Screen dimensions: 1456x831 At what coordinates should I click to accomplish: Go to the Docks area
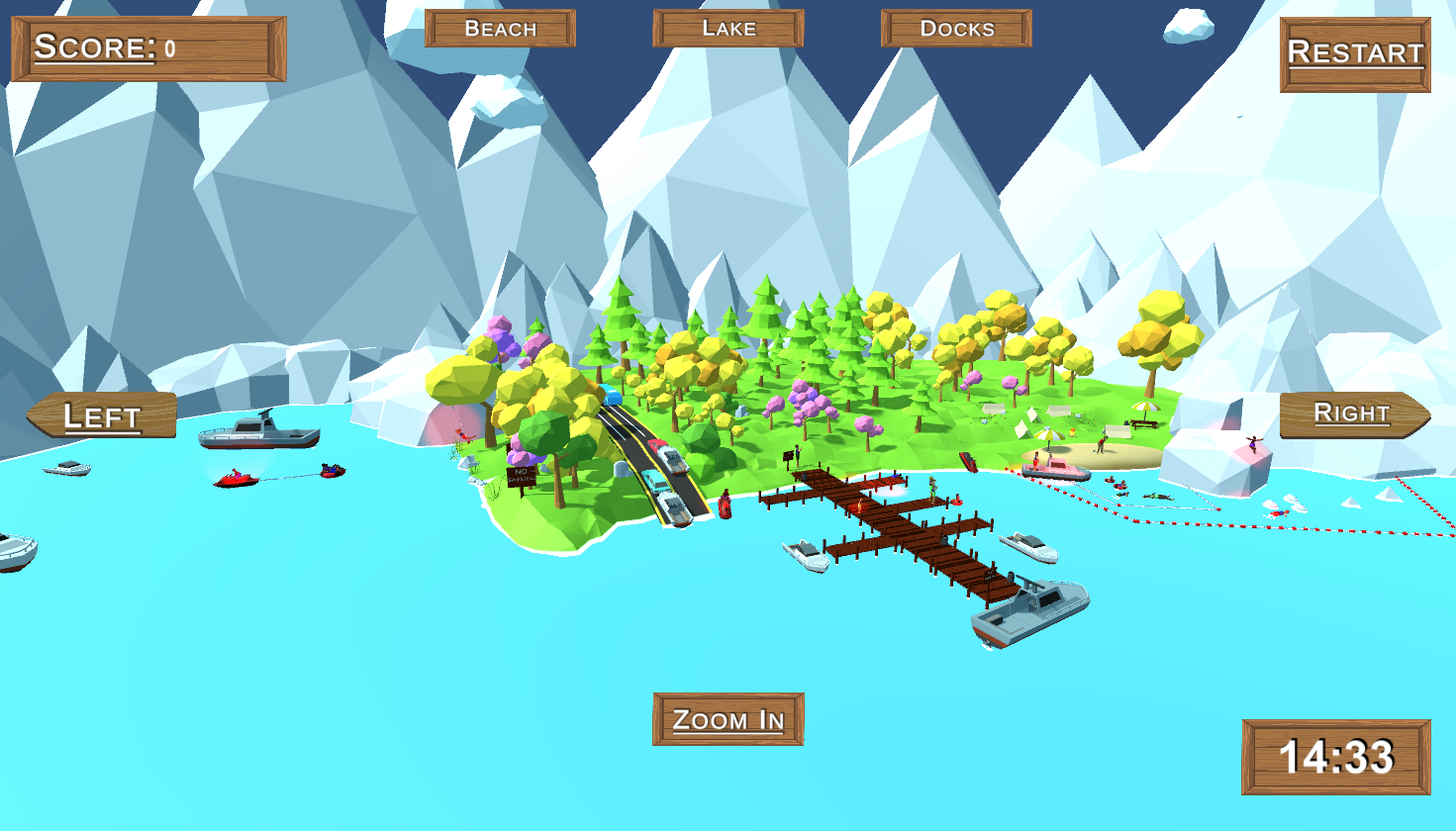[956, 29]
